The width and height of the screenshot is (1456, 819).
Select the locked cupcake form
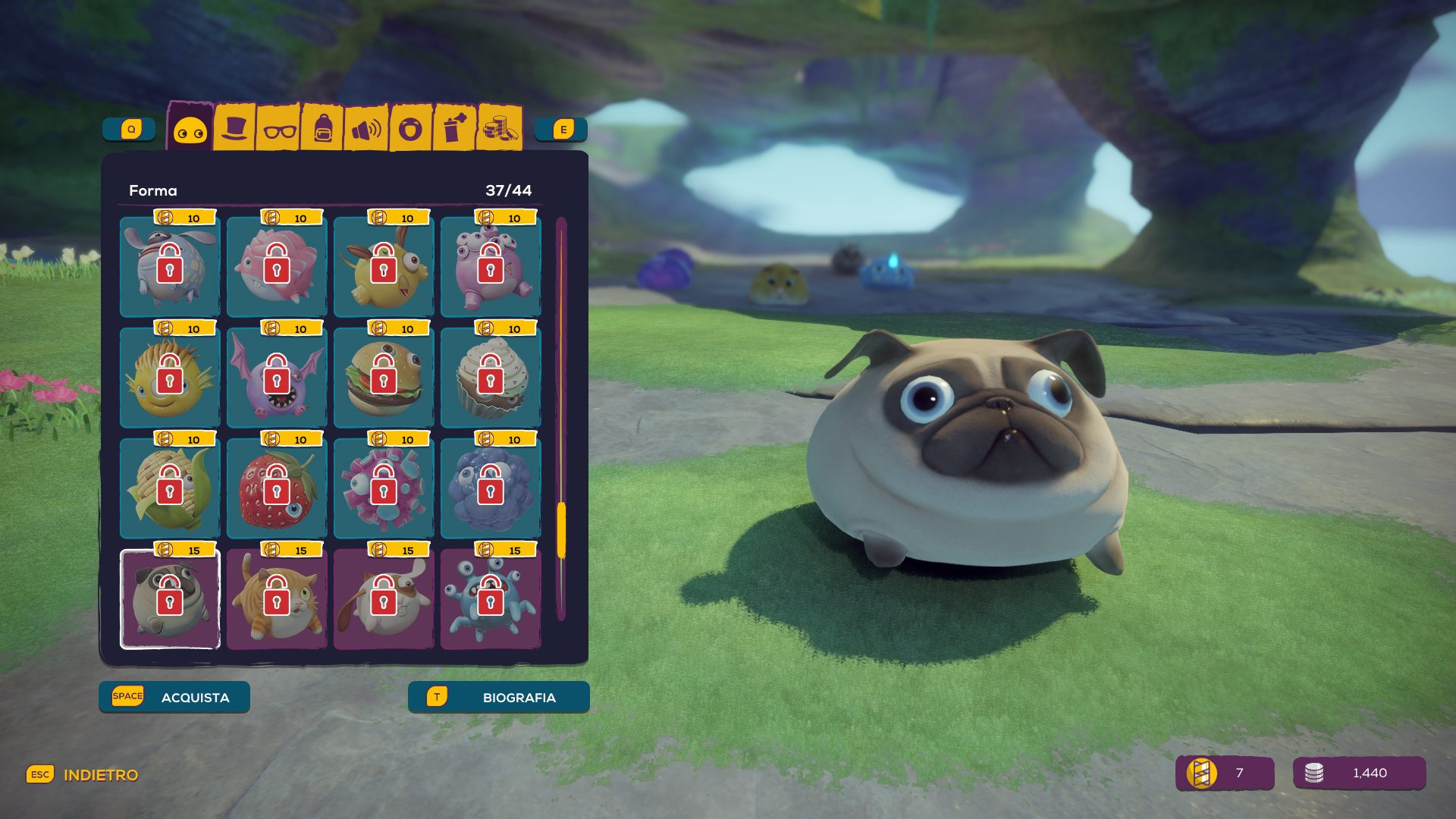point(491,378)
